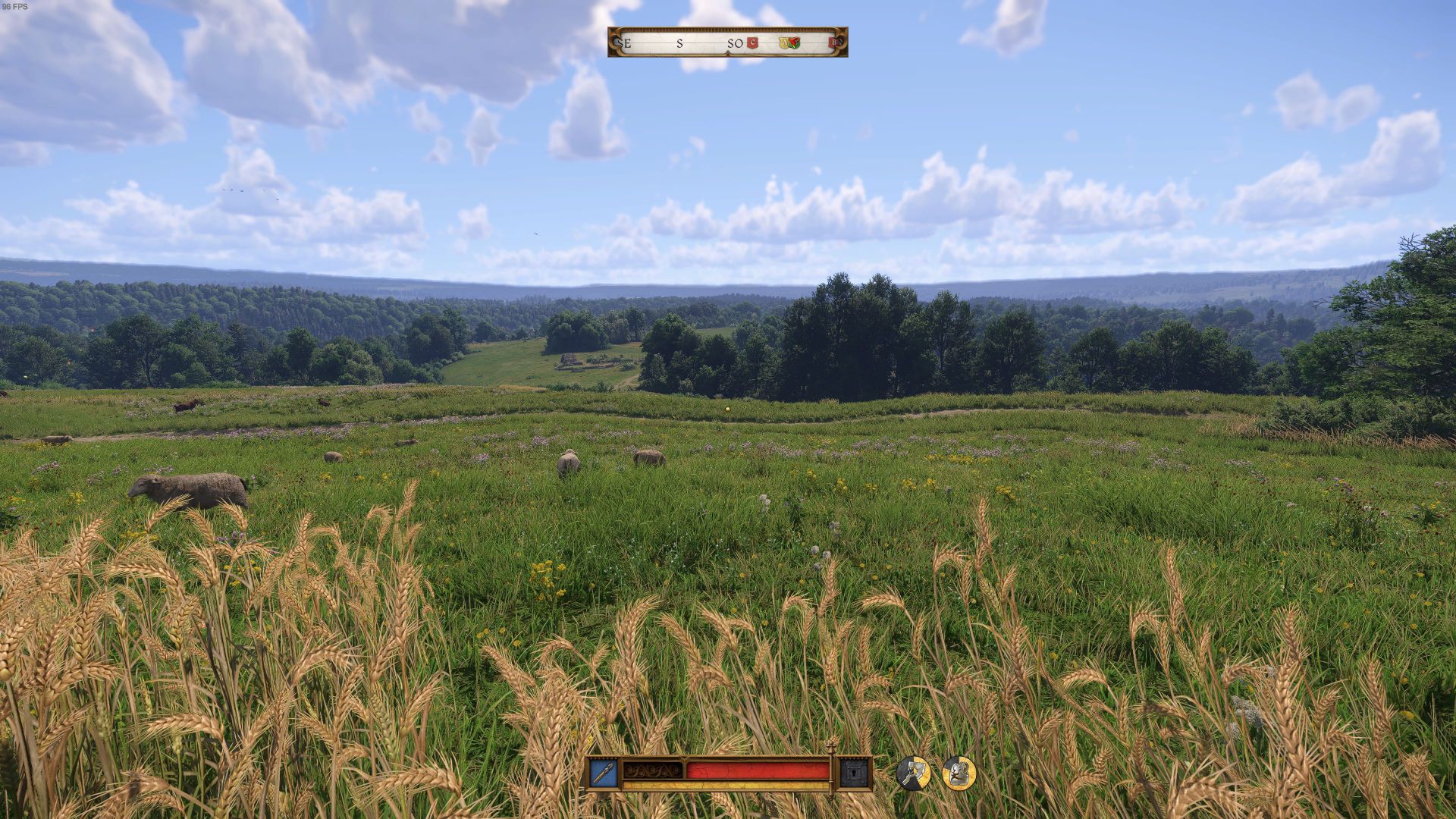Click the red B marker at compass edge
Viewport: 1456px width, 819px height.
tap(834, 43)
